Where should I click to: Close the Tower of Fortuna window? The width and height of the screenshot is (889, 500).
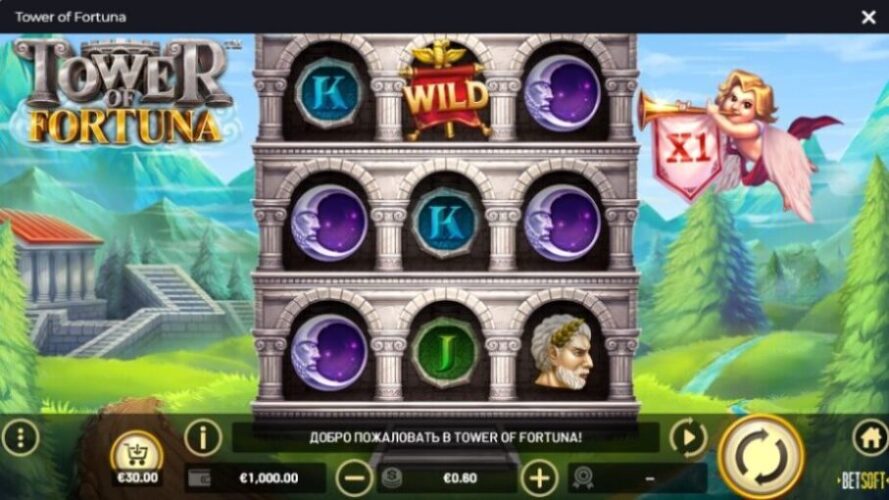click(868, 17)
